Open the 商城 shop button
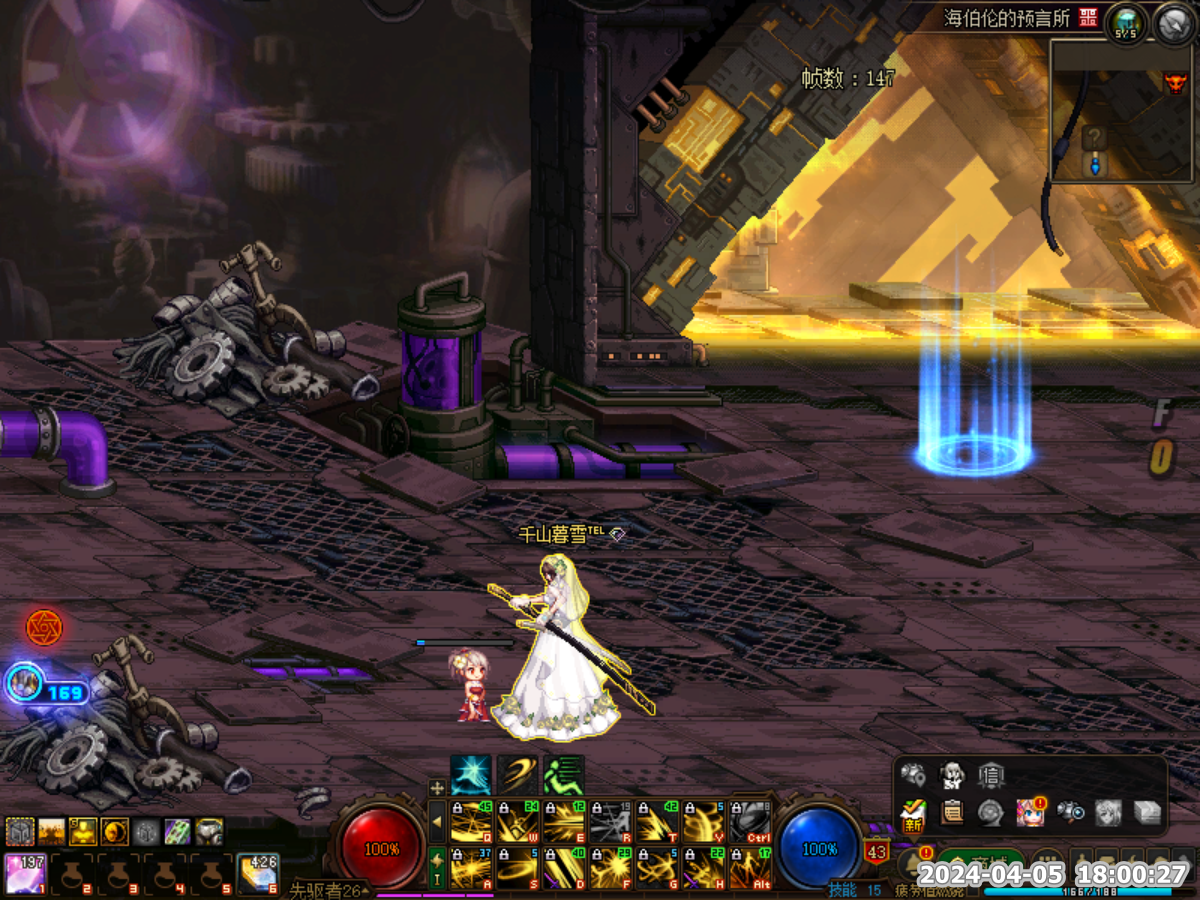 (980, 862)
